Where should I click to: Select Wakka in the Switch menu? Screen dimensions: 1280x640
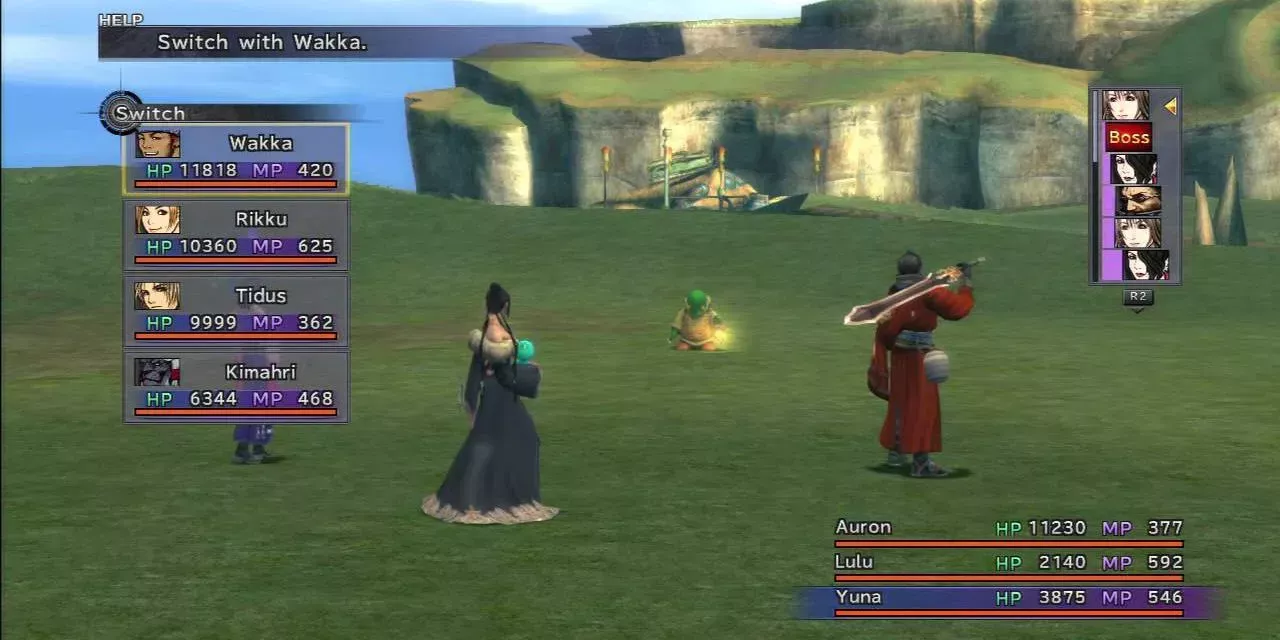pos(236,158)
